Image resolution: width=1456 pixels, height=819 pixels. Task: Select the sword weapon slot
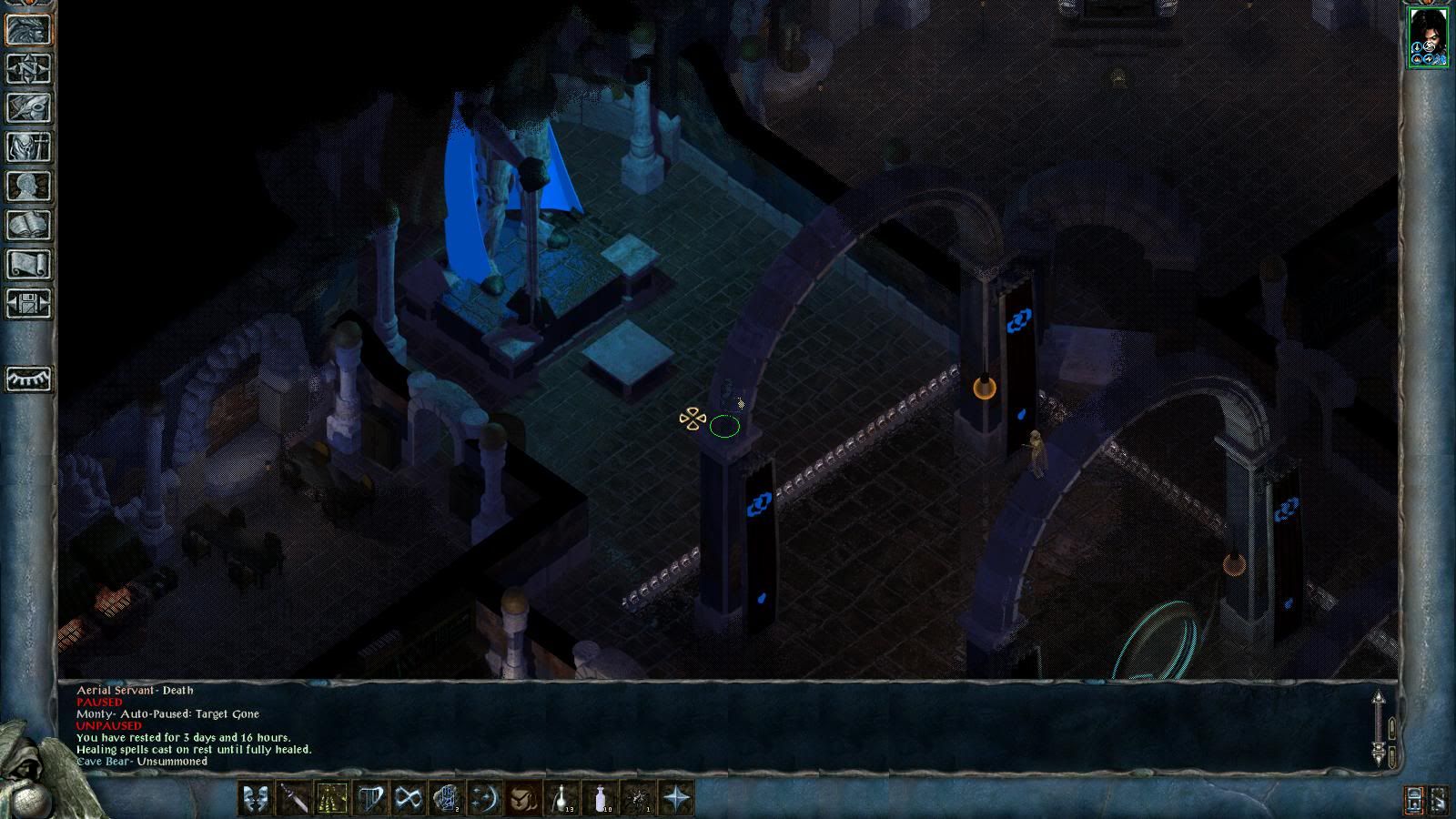[293, 798]
